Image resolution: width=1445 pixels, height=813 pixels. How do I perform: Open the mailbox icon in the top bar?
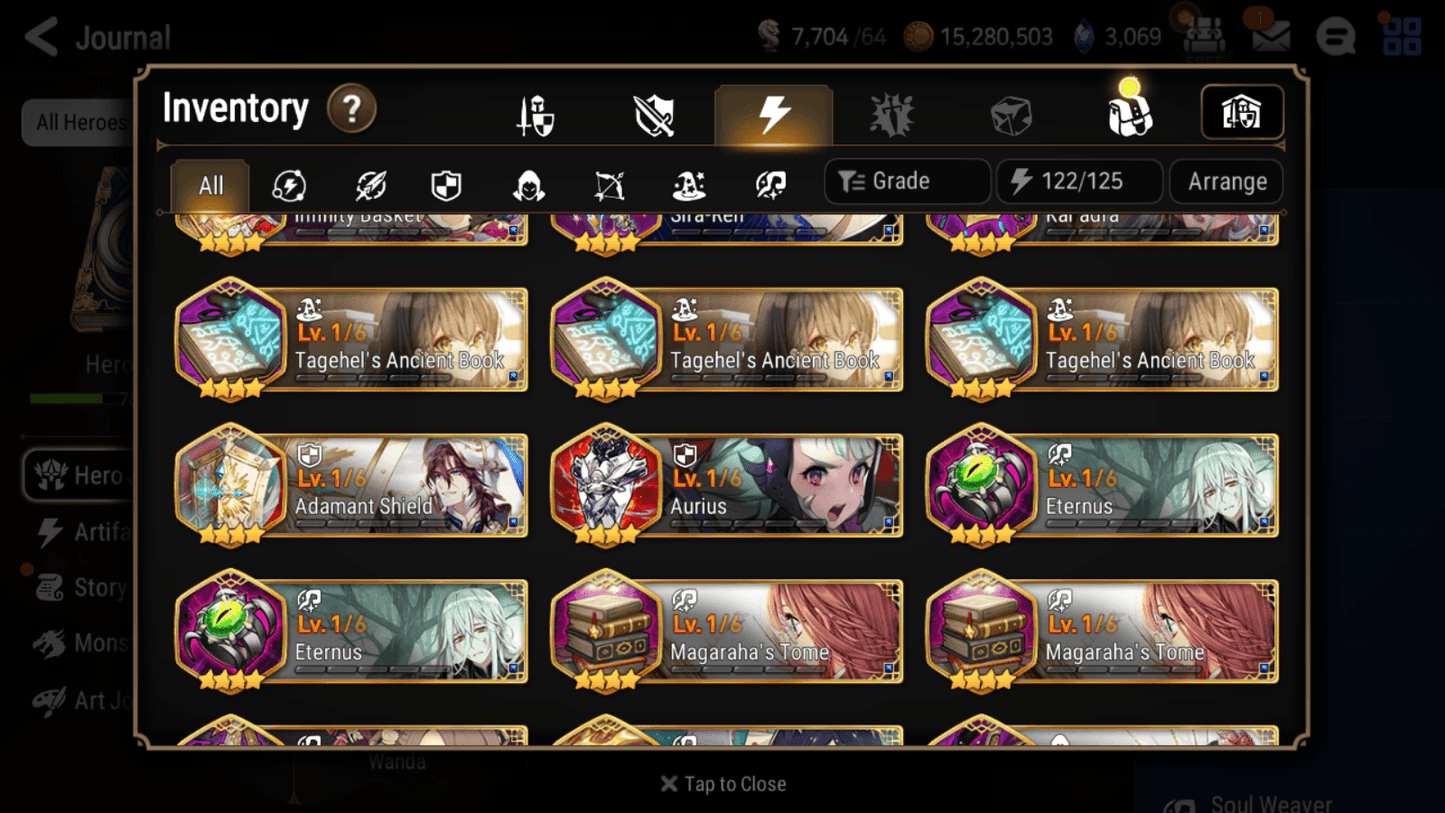coord(1268,36)
